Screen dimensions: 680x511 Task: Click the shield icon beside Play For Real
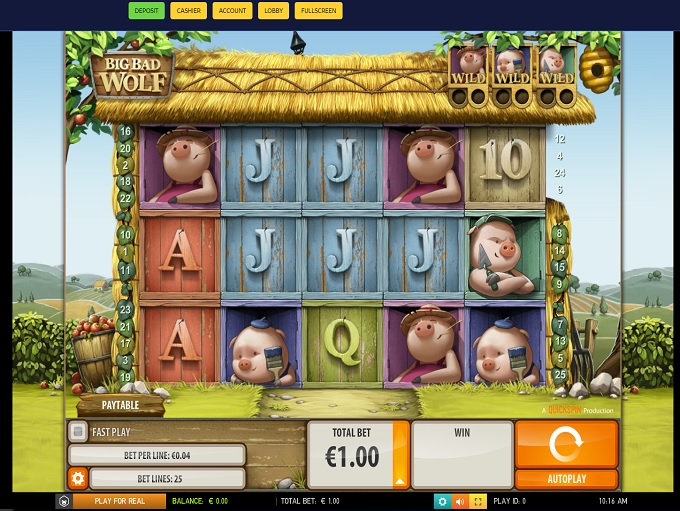[x=64, y=501]
